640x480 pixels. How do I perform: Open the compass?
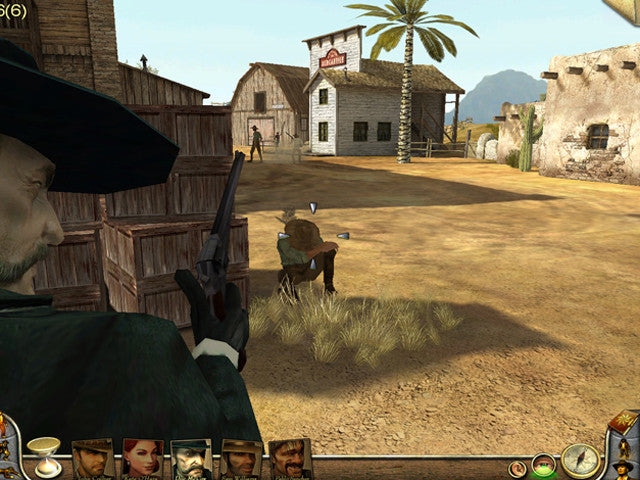tap(580, 460)
